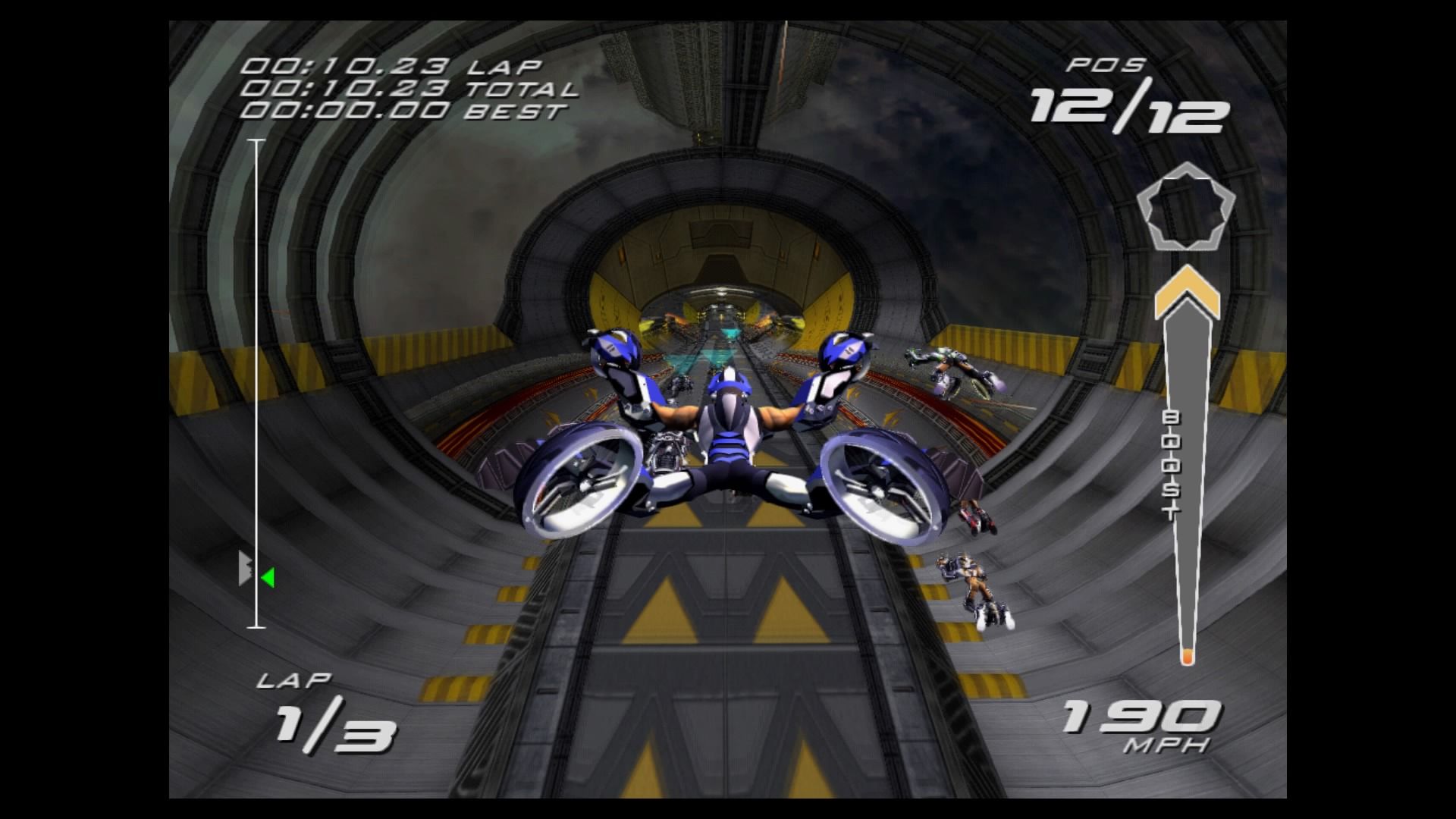1456x819 pixels.
Task: Toggle the green player position marker
Action: (267, 579)
